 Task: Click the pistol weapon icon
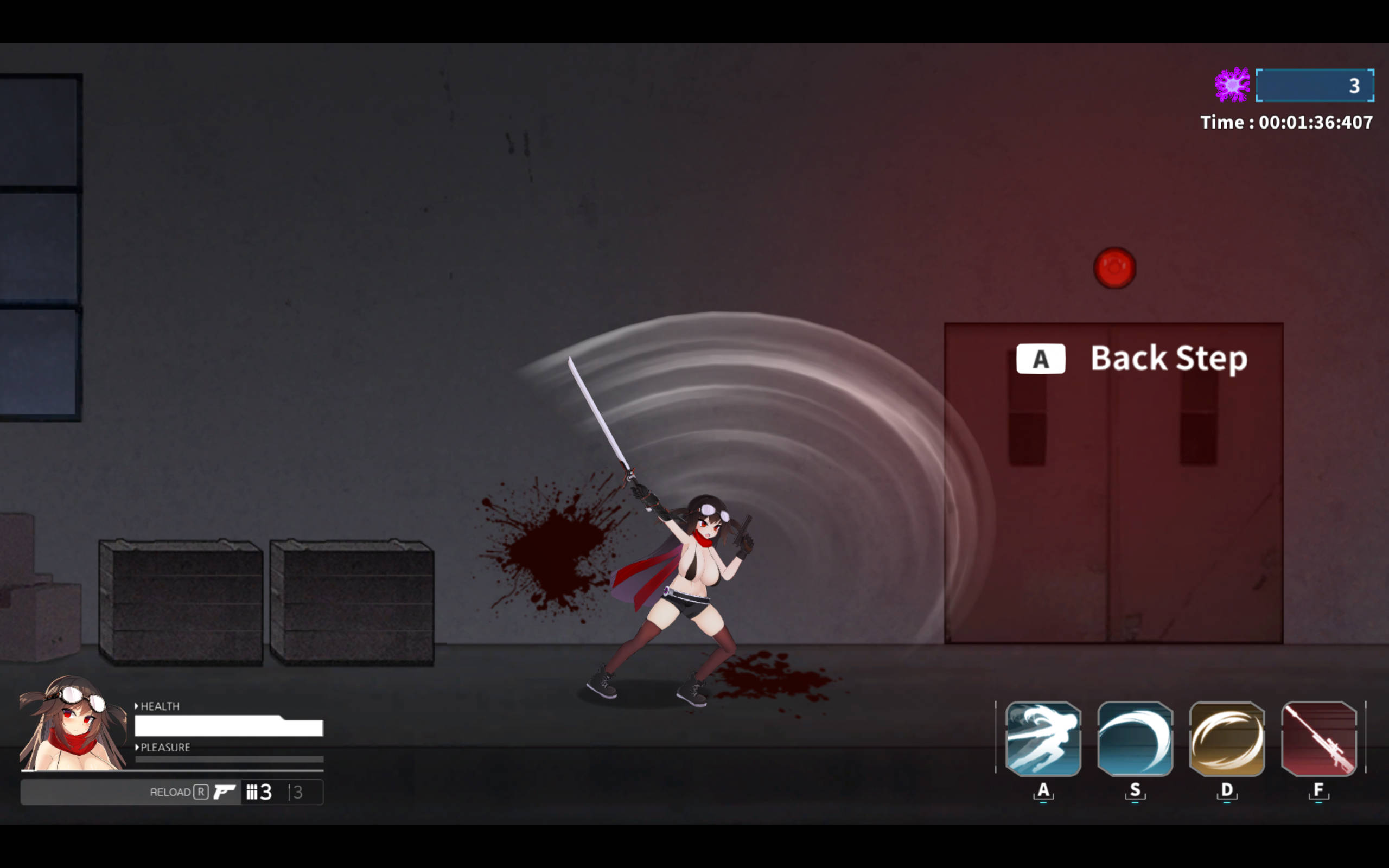pyautogui.click(x=224, y=792)
